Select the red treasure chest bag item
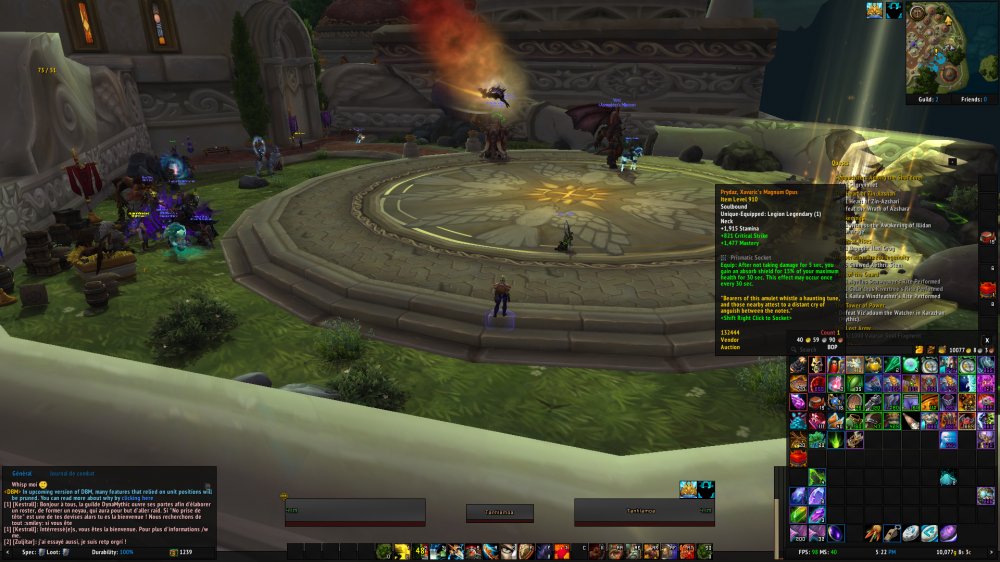Image resolution: width=1000 pixels, height=562 pixels. [798, 457]
